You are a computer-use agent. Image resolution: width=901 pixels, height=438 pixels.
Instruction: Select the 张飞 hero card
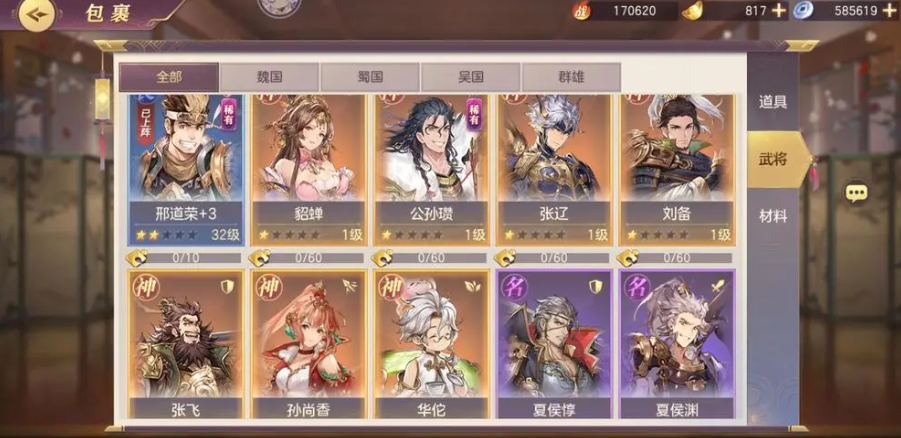click(186, 345)
